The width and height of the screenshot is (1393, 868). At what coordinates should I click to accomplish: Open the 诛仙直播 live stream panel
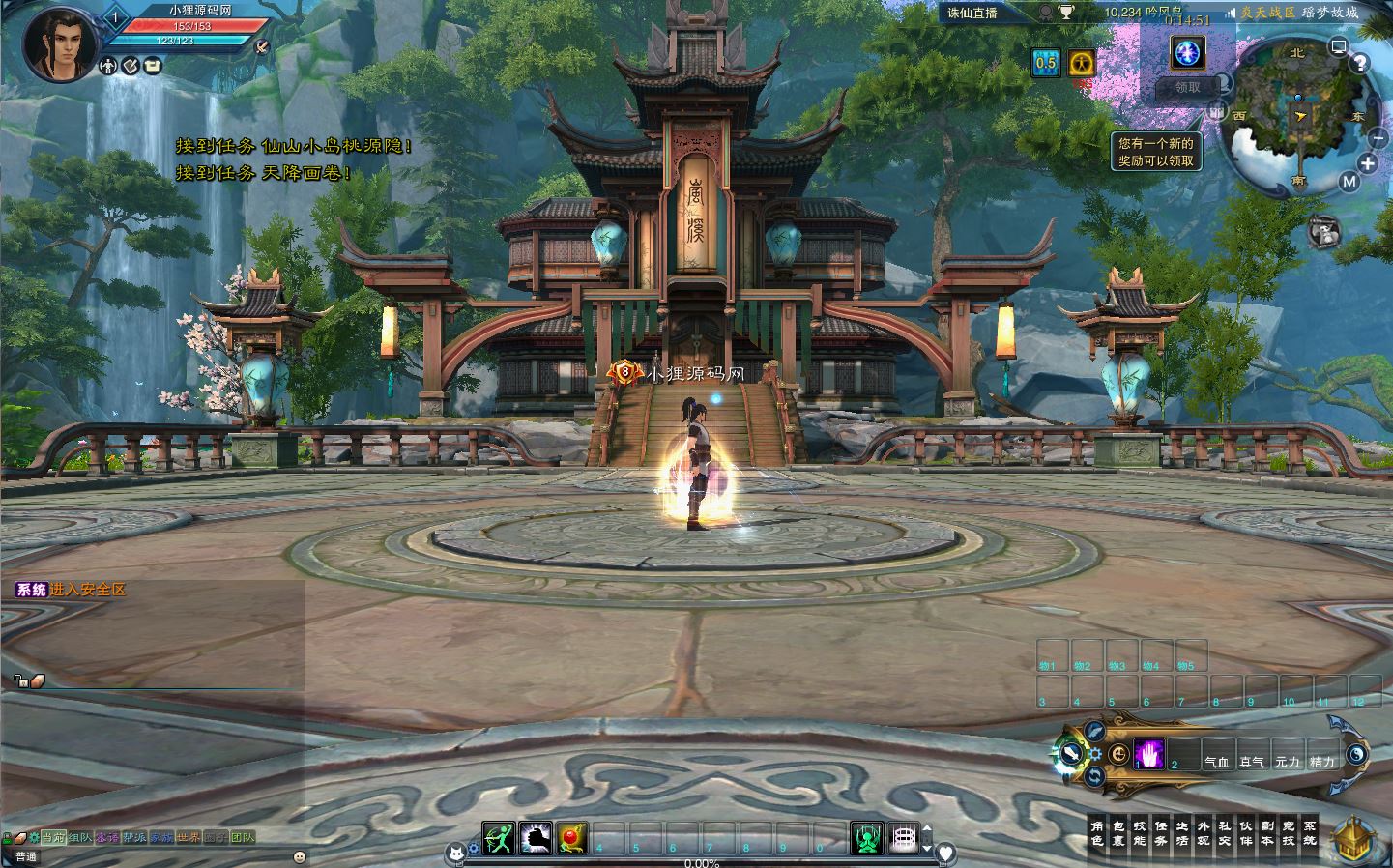(x=972, y=13)
